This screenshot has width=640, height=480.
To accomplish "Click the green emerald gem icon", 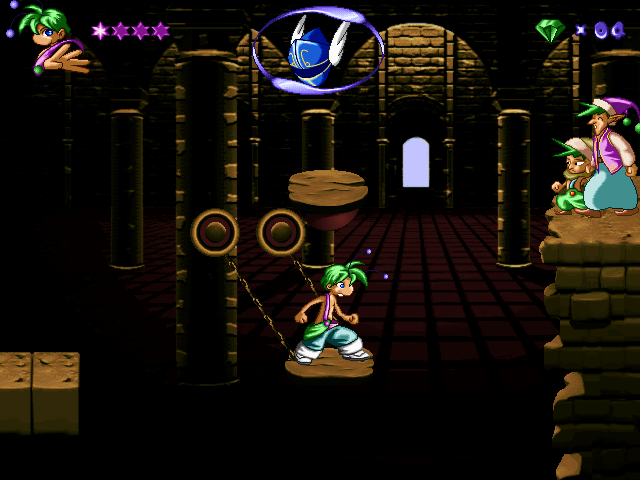I will tap(550, 31).
